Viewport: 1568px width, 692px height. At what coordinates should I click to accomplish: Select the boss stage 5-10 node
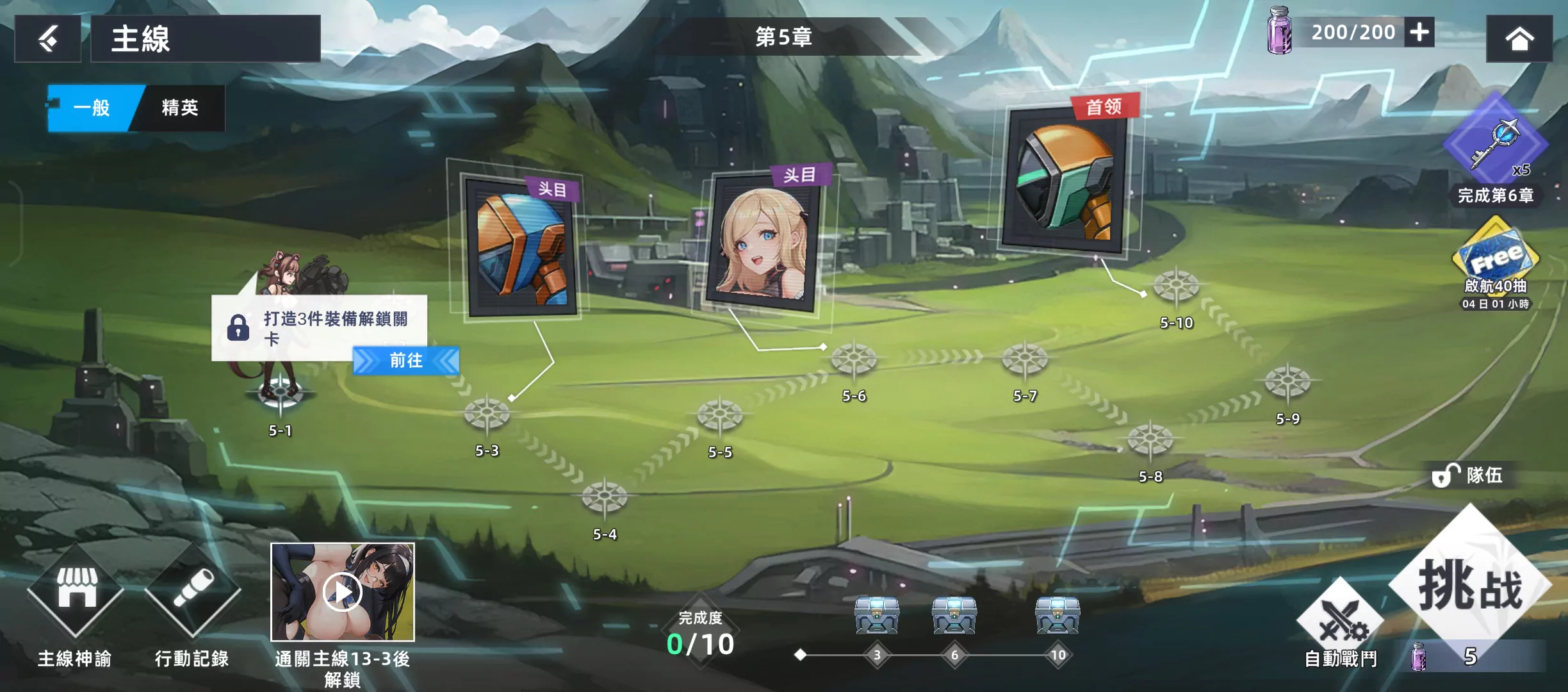tap(1176, 287)
